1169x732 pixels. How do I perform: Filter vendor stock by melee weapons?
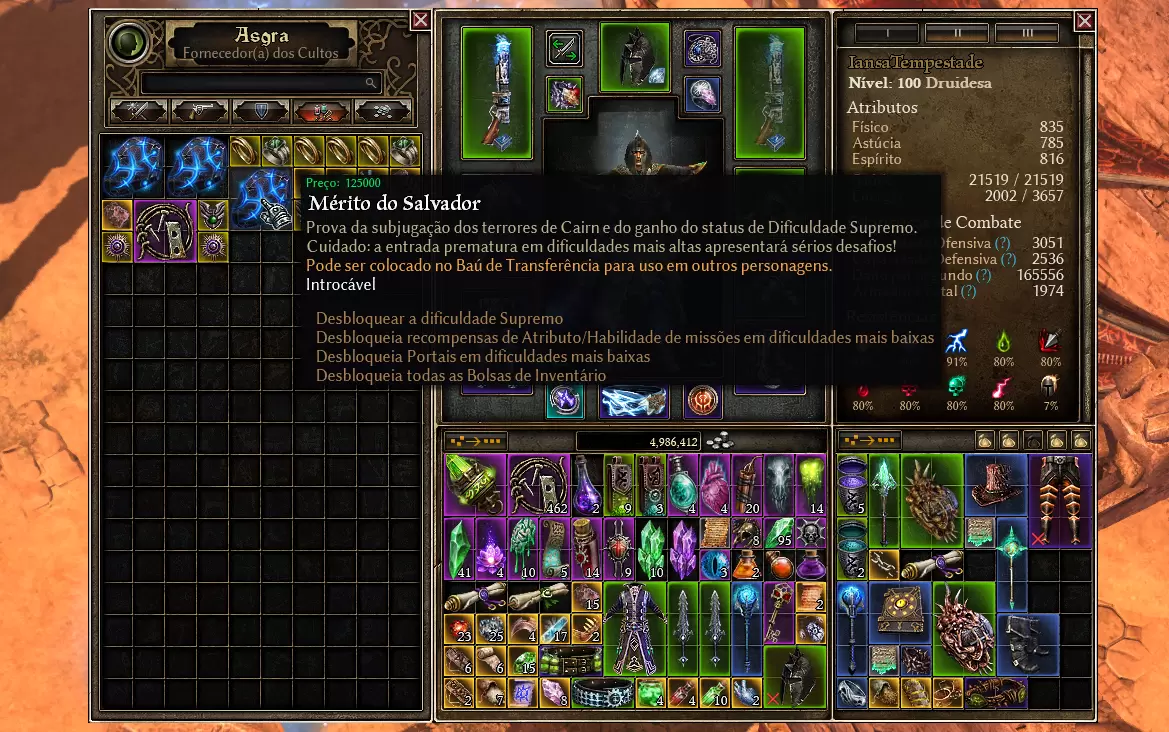138,110
